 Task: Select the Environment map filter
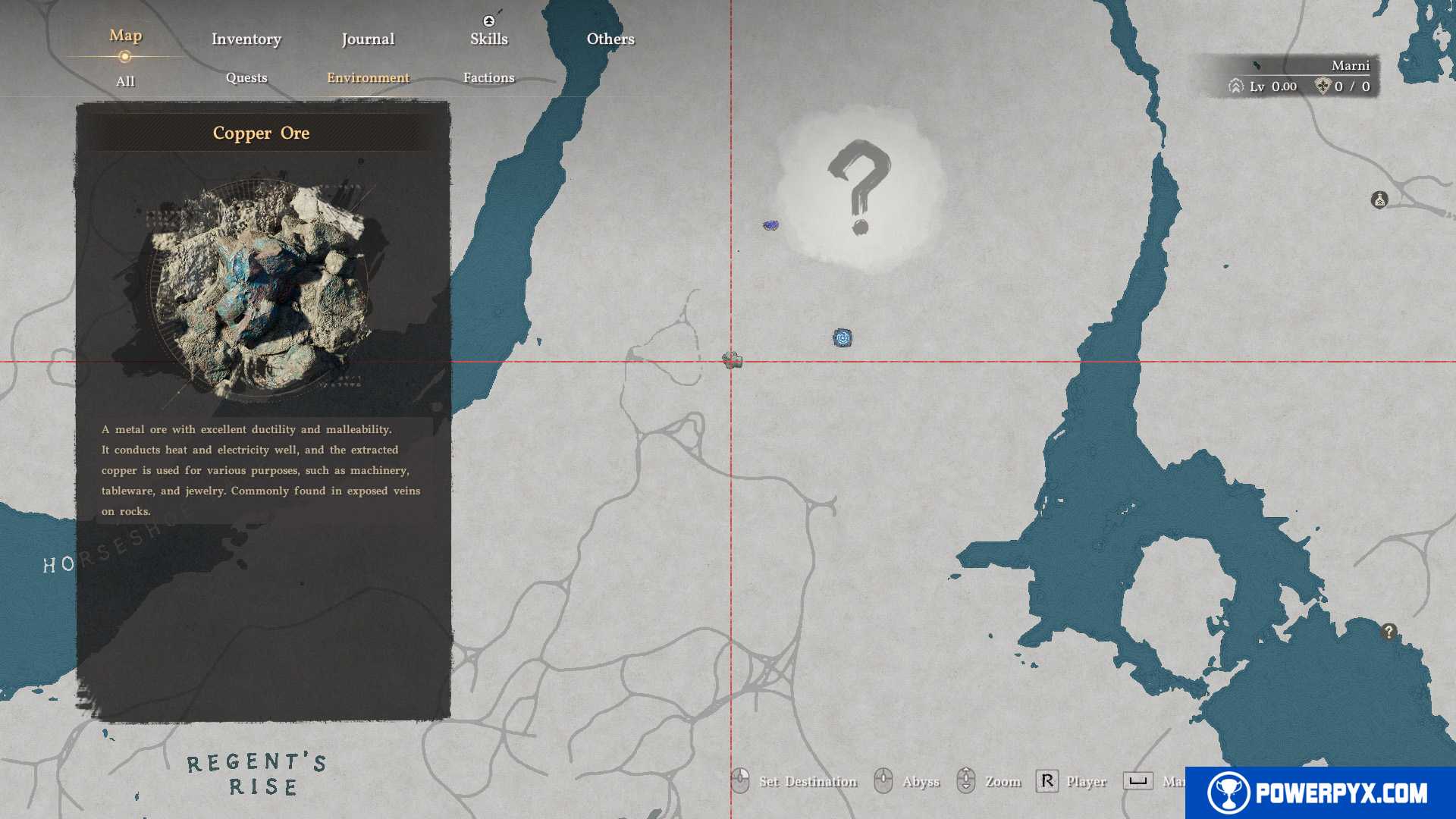[368, 77]
